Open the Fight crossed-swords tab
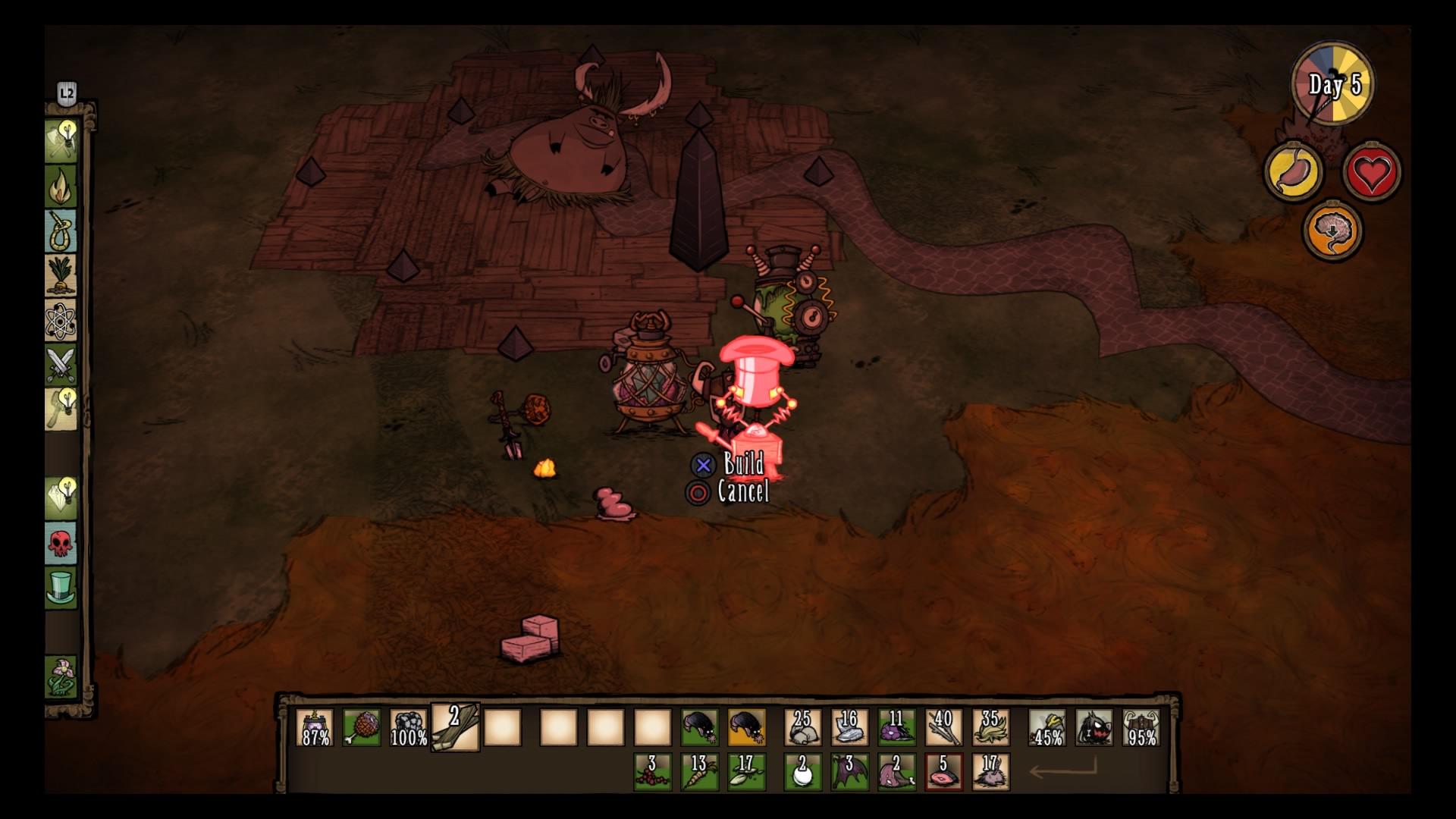The width and height of the screenshot is (1456, 819). coord(61,364)
